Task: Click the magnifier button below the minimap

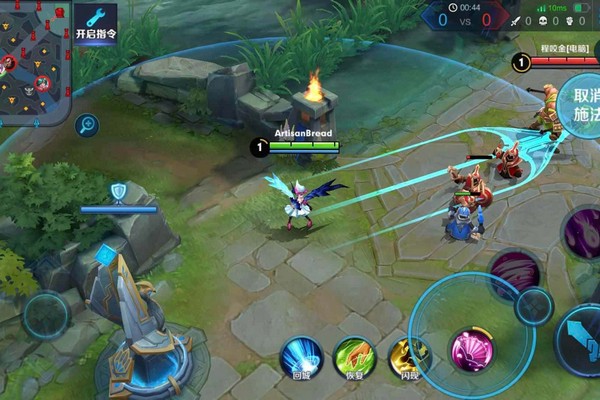Action: tap(88, 125)
